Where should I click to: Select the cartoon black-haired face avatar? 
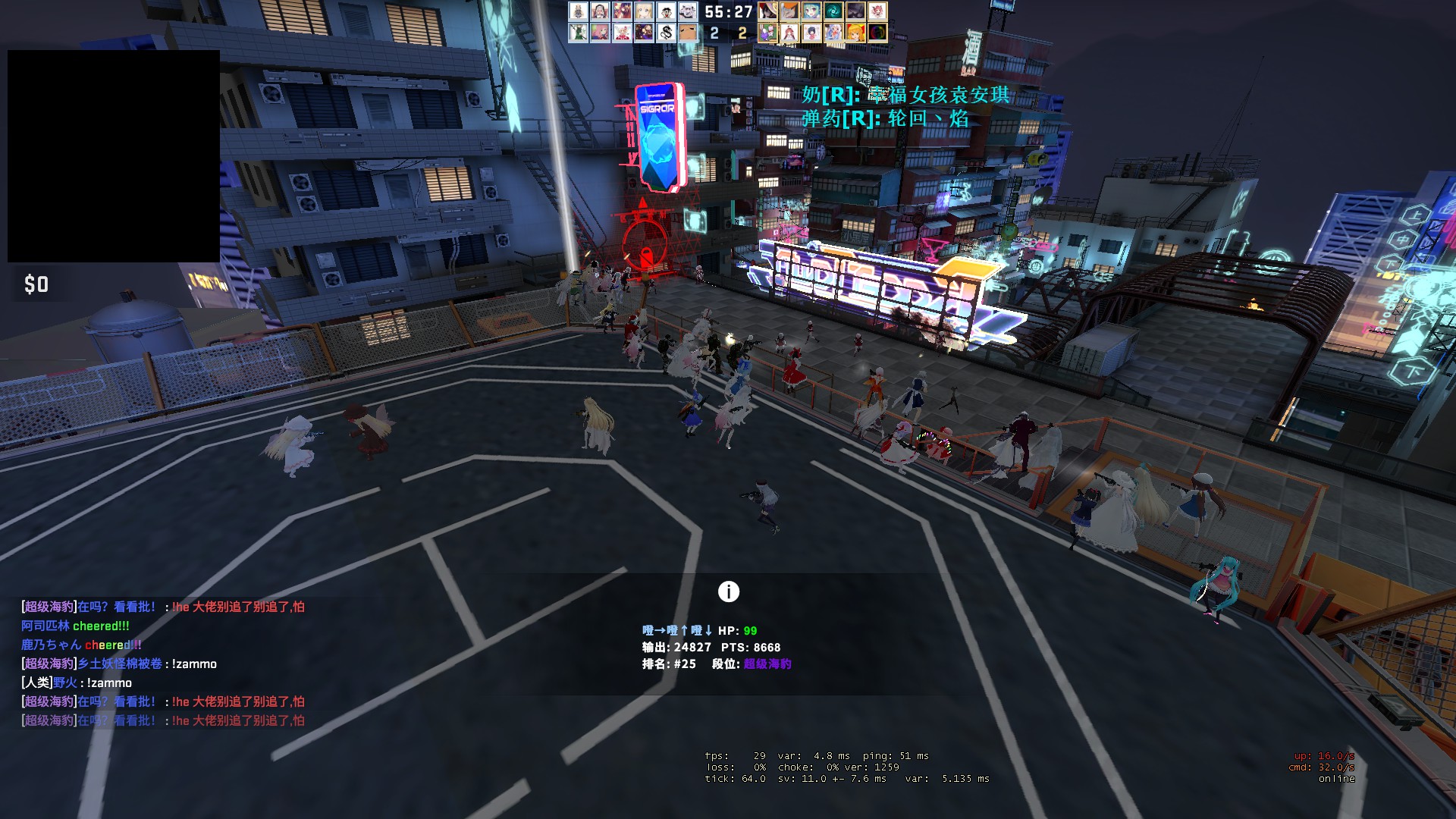[666, 11]
